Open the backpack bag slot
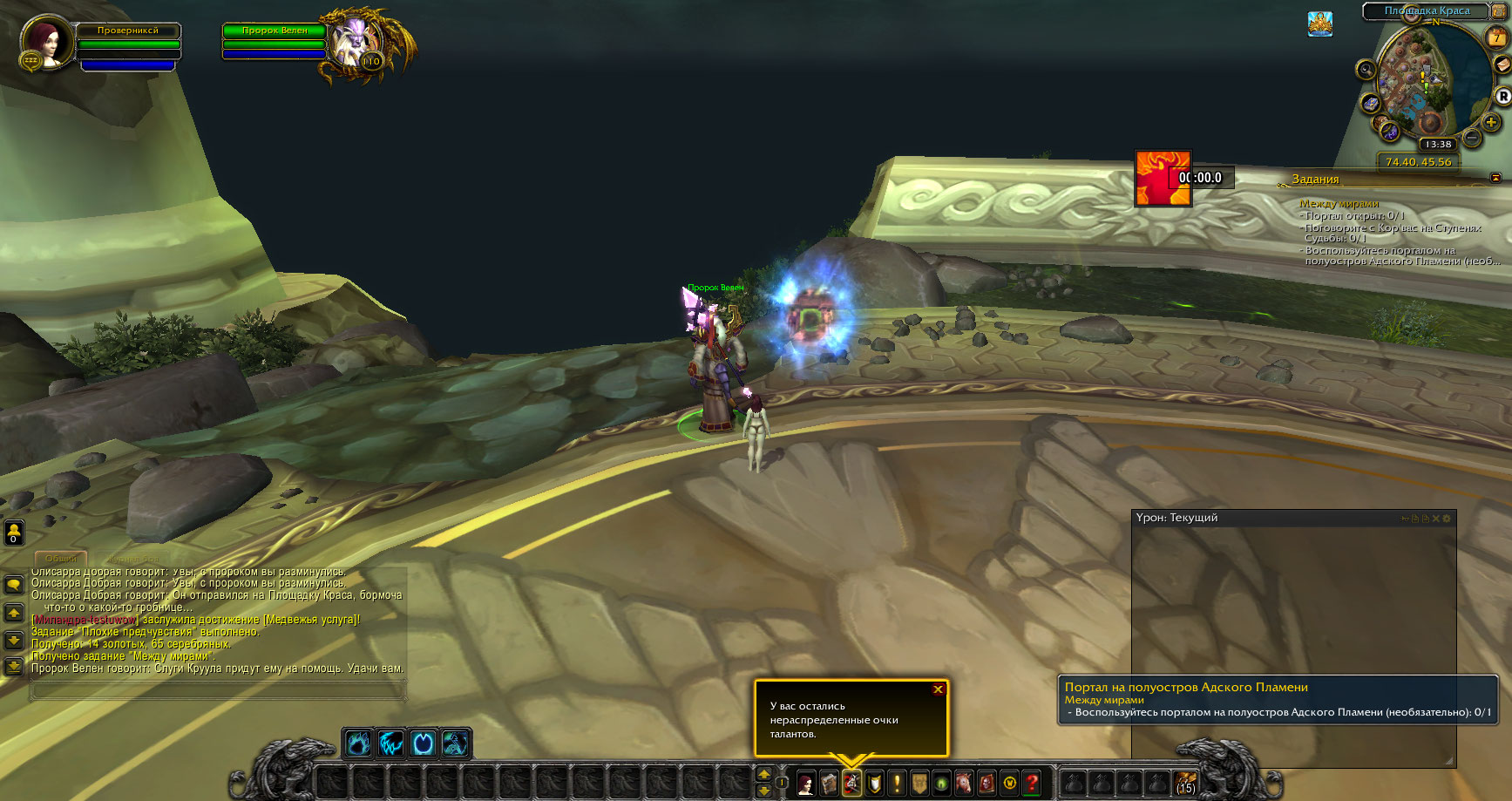 click(x=1185, y=783)
